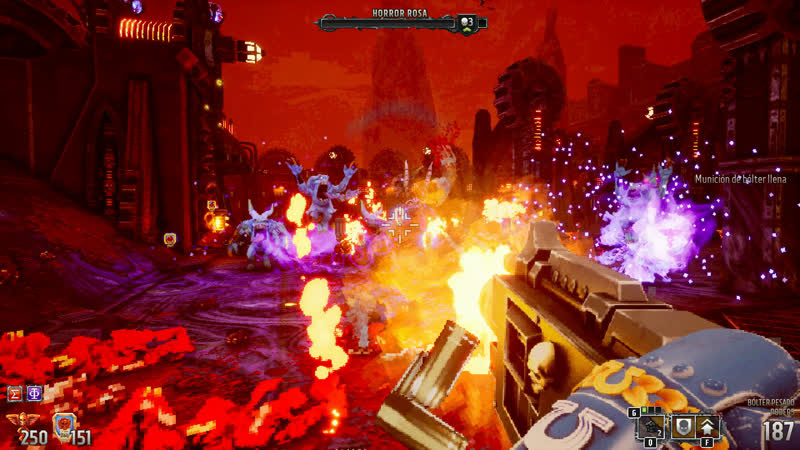Activate the upward chevron charge icon
800x450 pixels.
[x=707, y=426]
